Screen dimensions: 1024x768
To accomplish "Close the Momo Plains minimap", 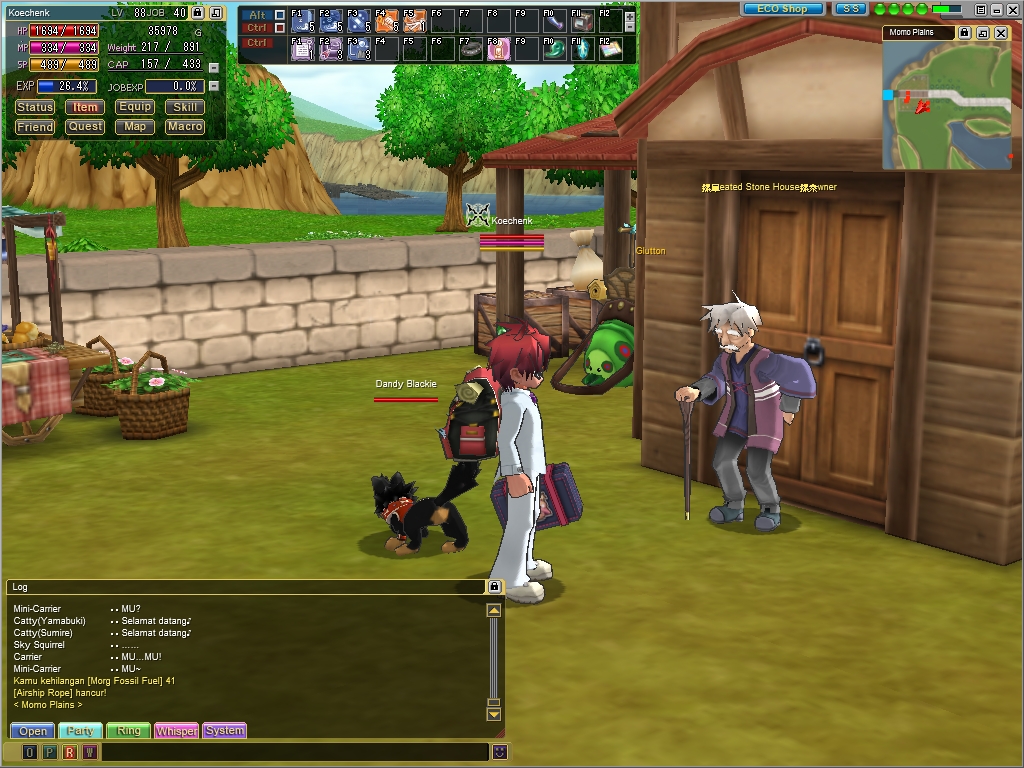I will [x=1001, y=33].
